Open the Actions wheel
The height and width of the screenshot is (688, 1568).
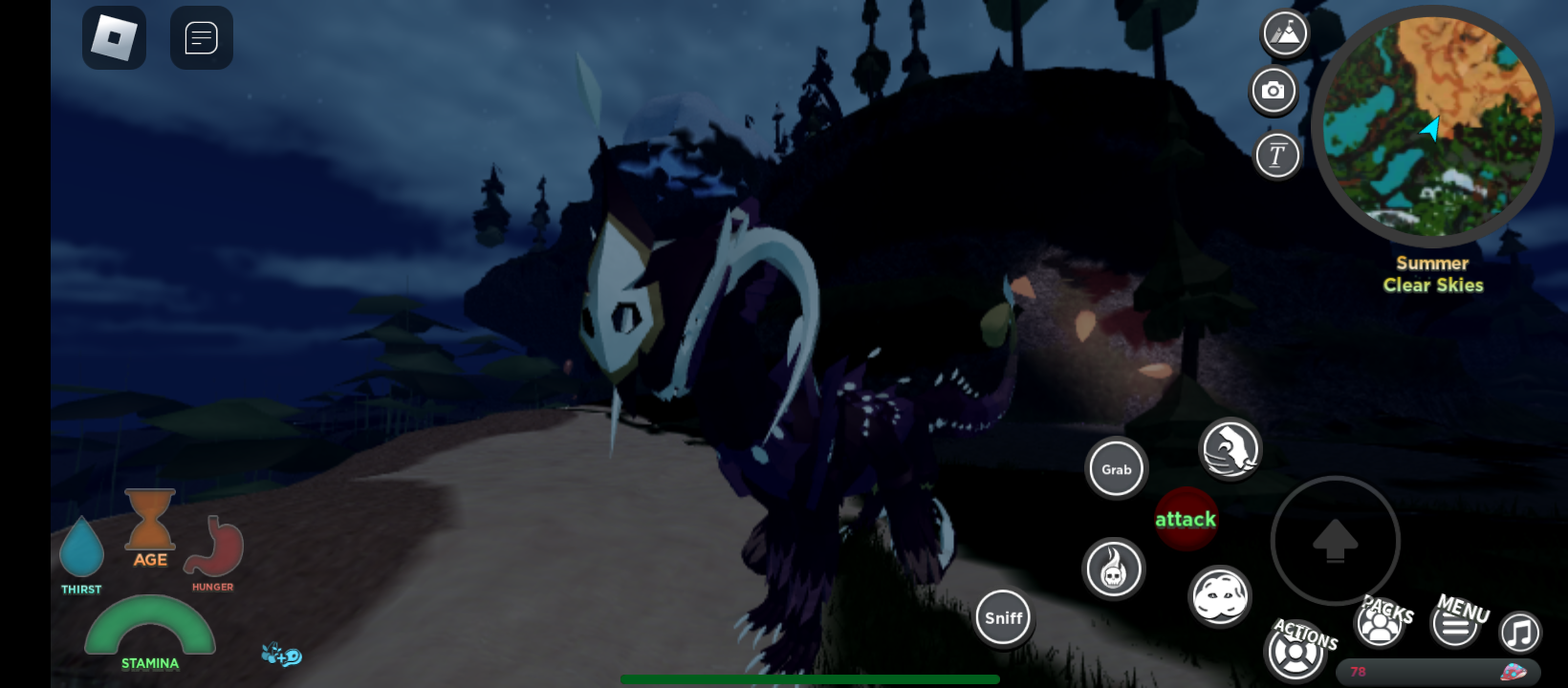[x=1296, y=652]
